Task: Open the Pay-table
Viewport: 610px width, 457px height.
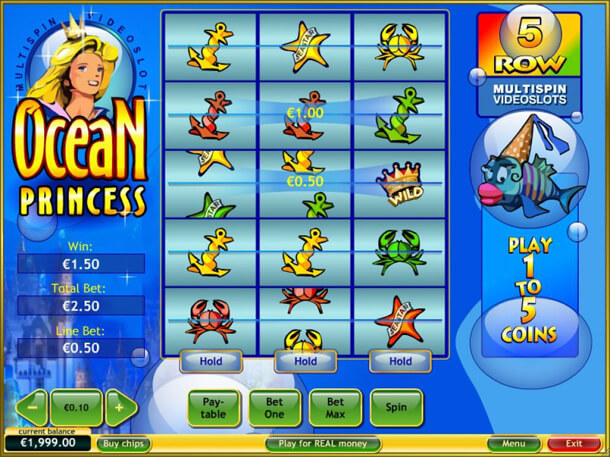Action: pyautogui.click(x=214, y=407)
